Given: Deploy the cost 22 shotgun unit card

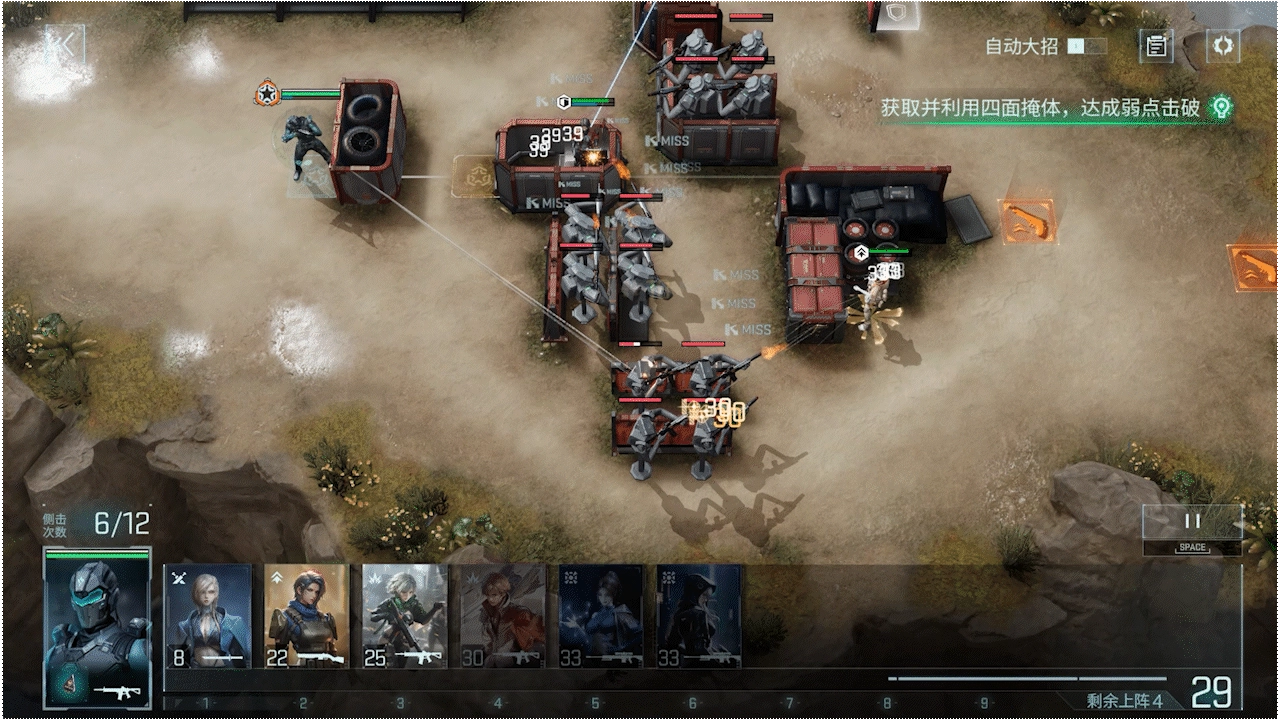Looking at the screenshot, I should tap(306, 617).
